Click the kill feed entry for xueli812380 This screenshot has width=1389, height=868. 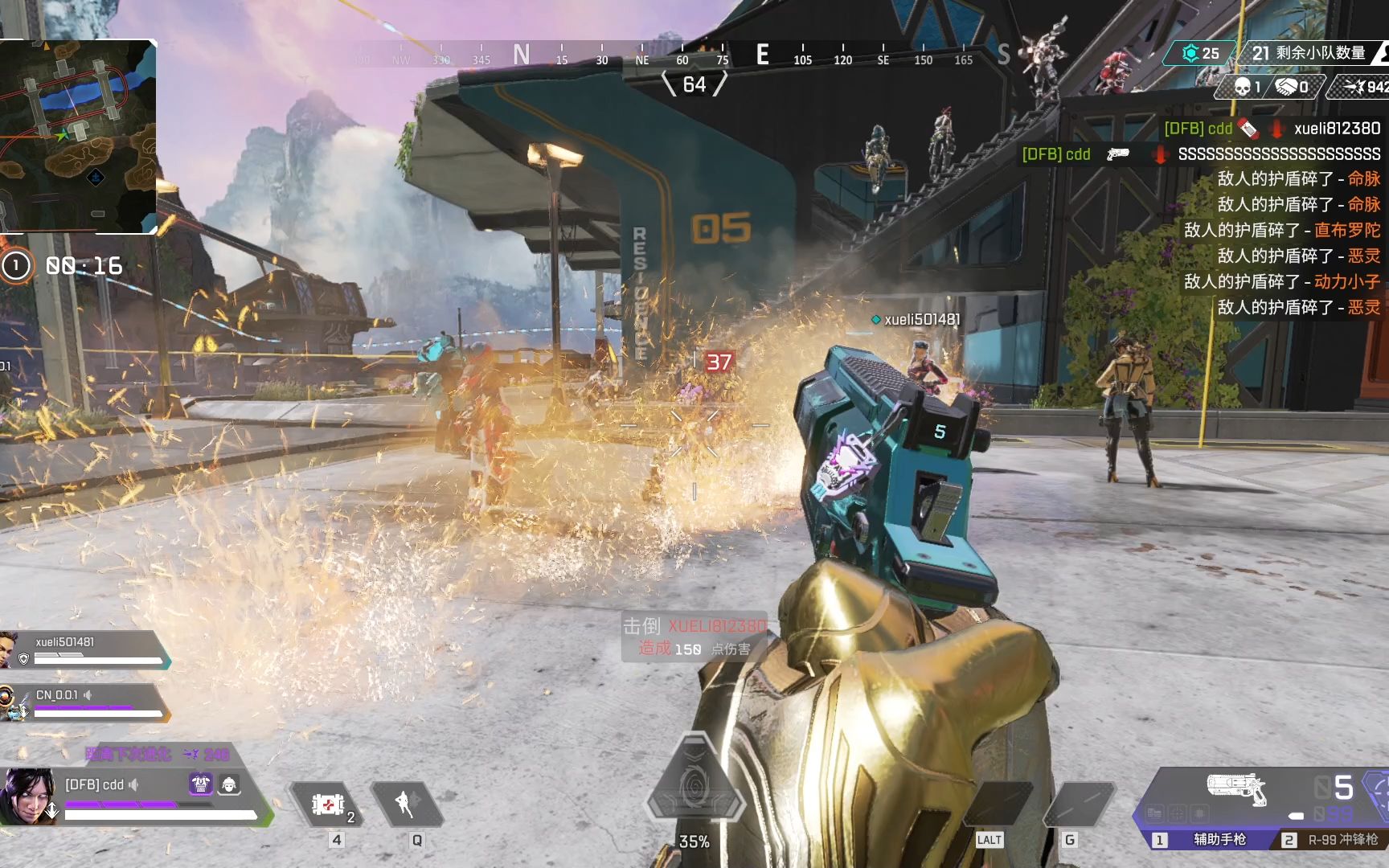(1272, 129)
